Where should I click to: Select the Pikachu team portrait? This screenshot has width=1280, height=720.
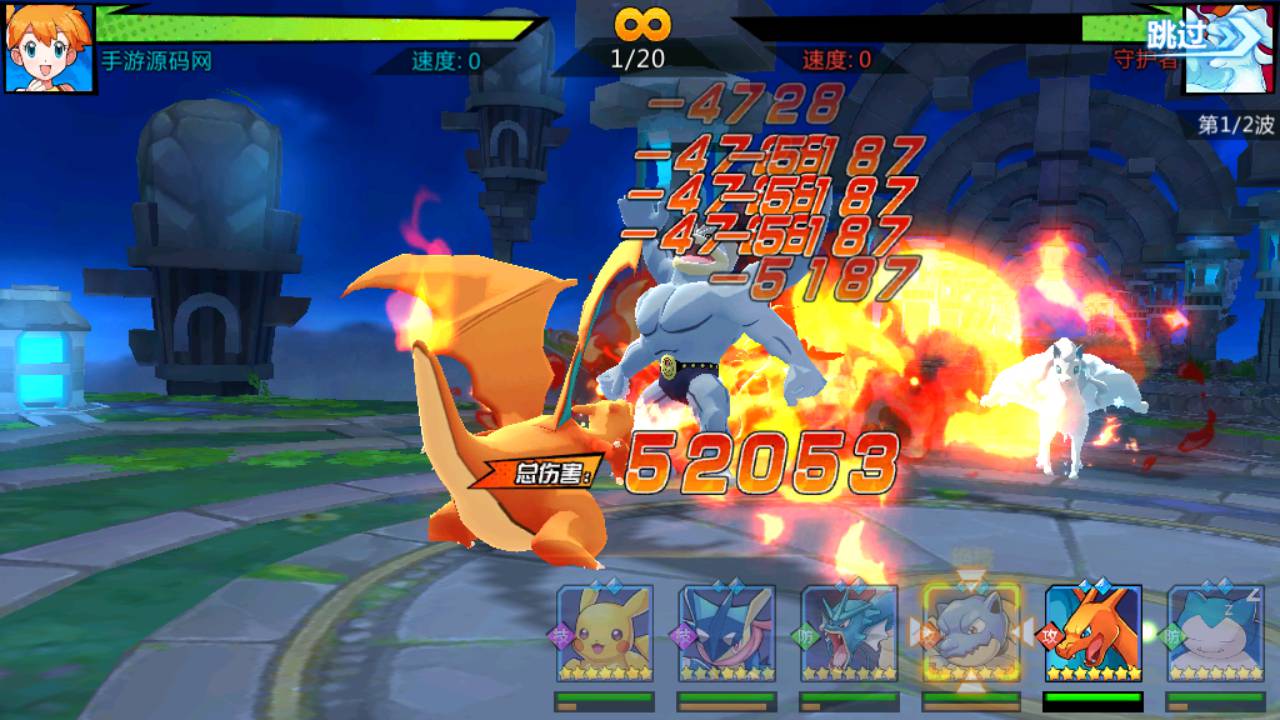point(604,634)
